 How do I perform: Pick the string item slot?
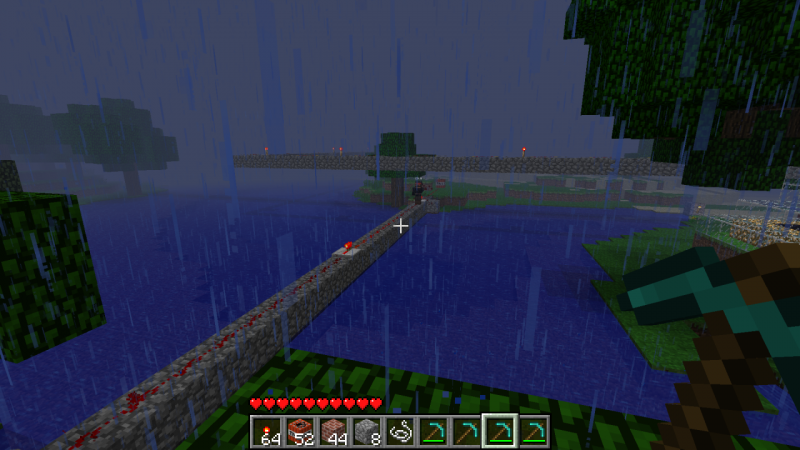[x=400, y=431]
